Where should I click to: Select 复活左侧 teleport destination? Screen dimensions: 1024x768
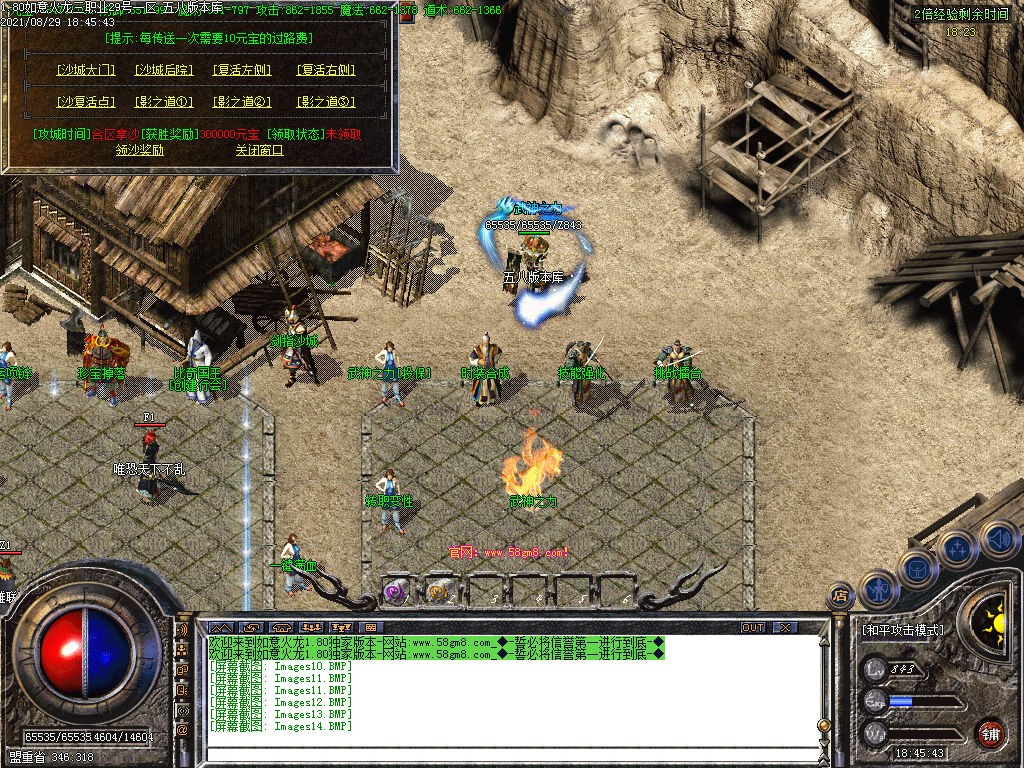pyautogui.click(x=243, y=71)
